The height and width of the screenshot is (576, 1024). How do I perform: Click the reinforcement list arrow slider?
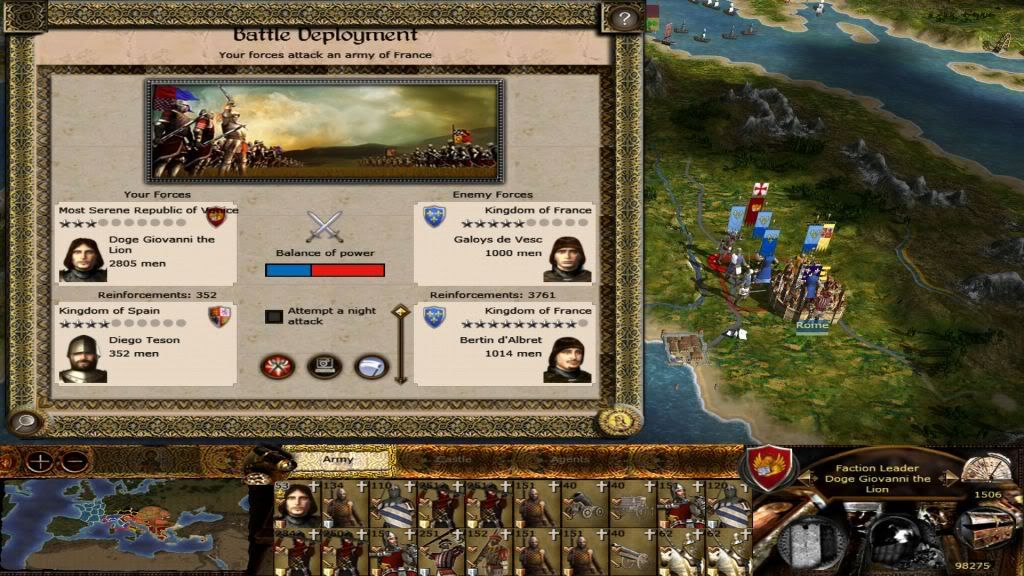(400, 344)
